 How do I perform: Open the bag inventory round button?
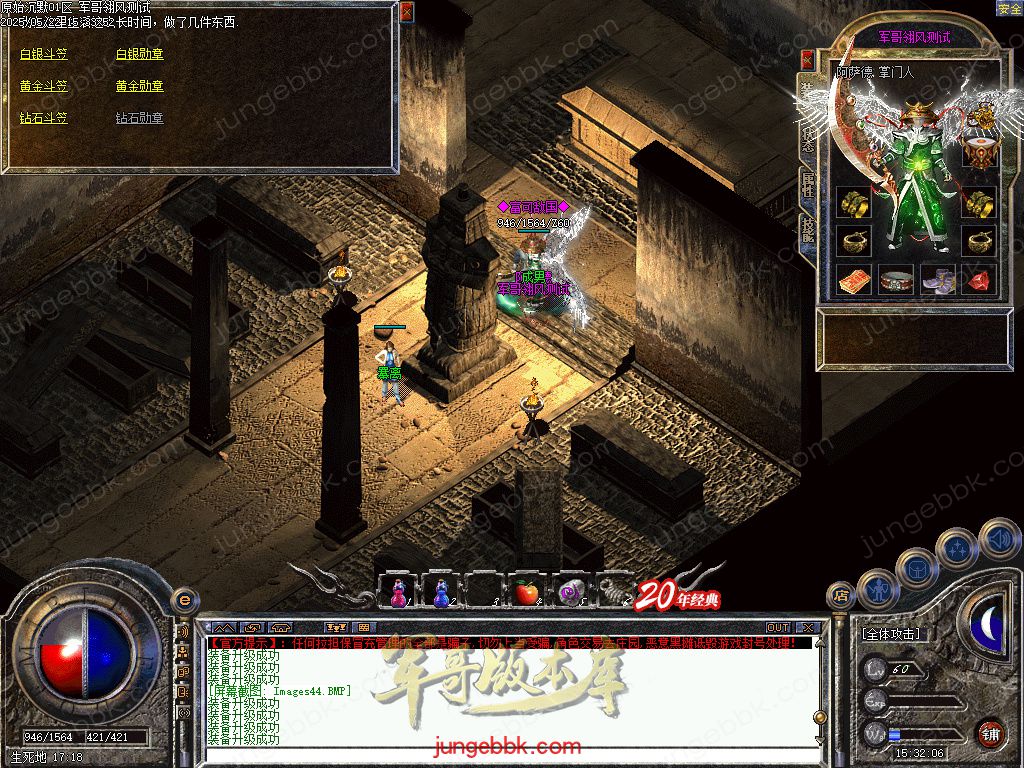[x=917, y=569]
